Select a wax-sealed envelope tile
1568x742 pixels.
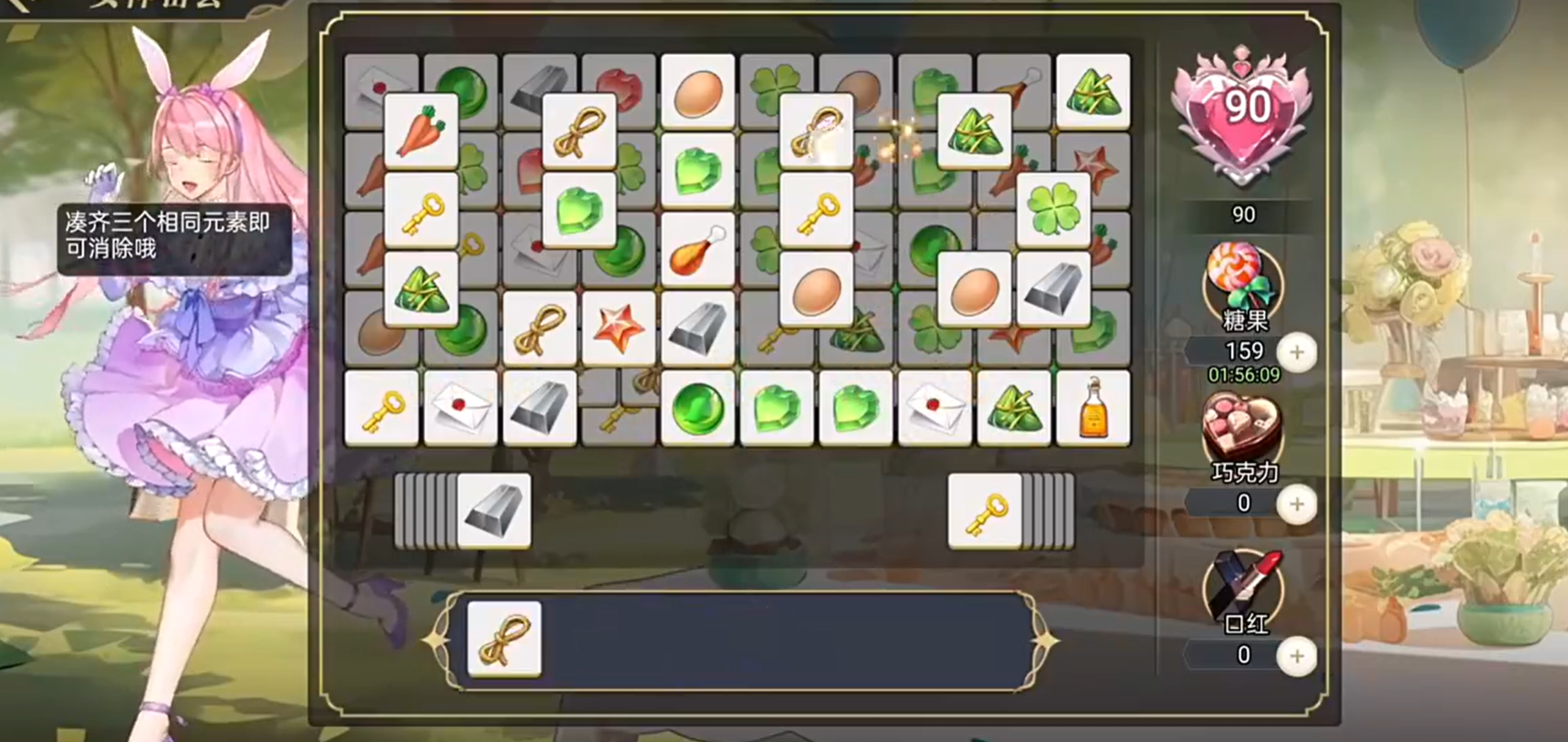pos(462,407)
